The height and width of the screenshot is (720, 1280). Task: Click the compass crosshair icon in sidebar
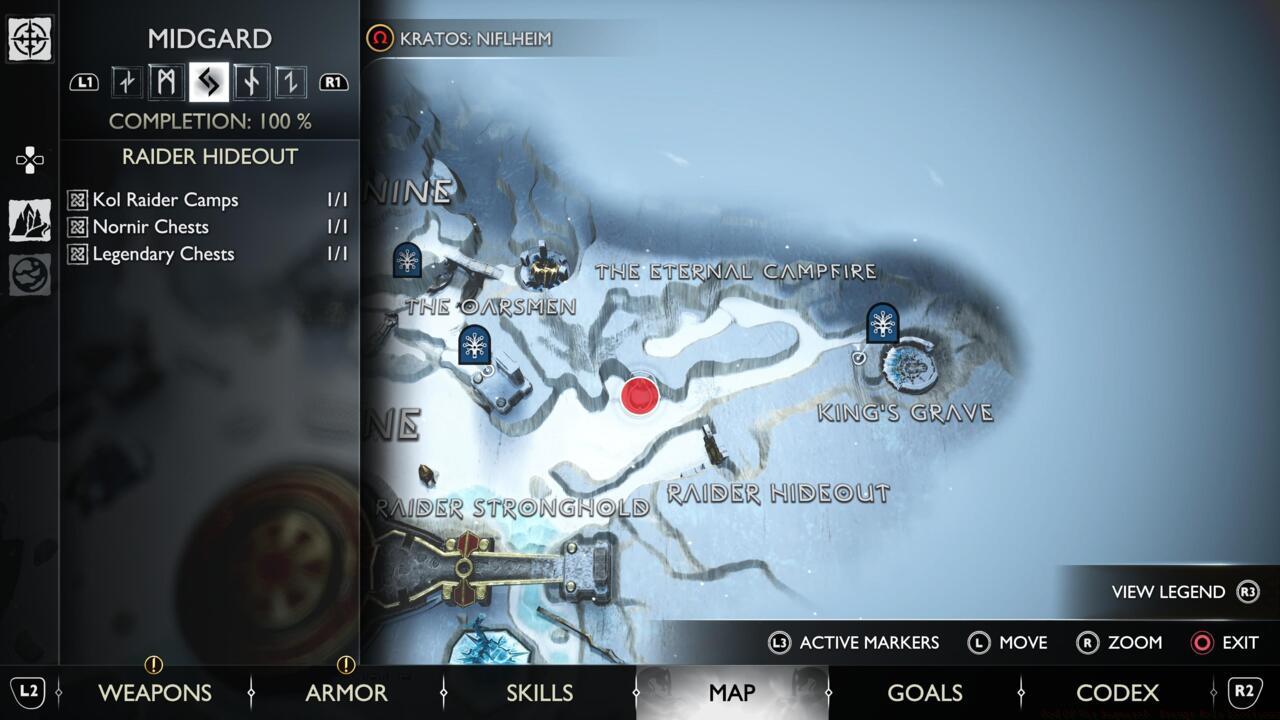pyautogui.click(x=30, y=39)
